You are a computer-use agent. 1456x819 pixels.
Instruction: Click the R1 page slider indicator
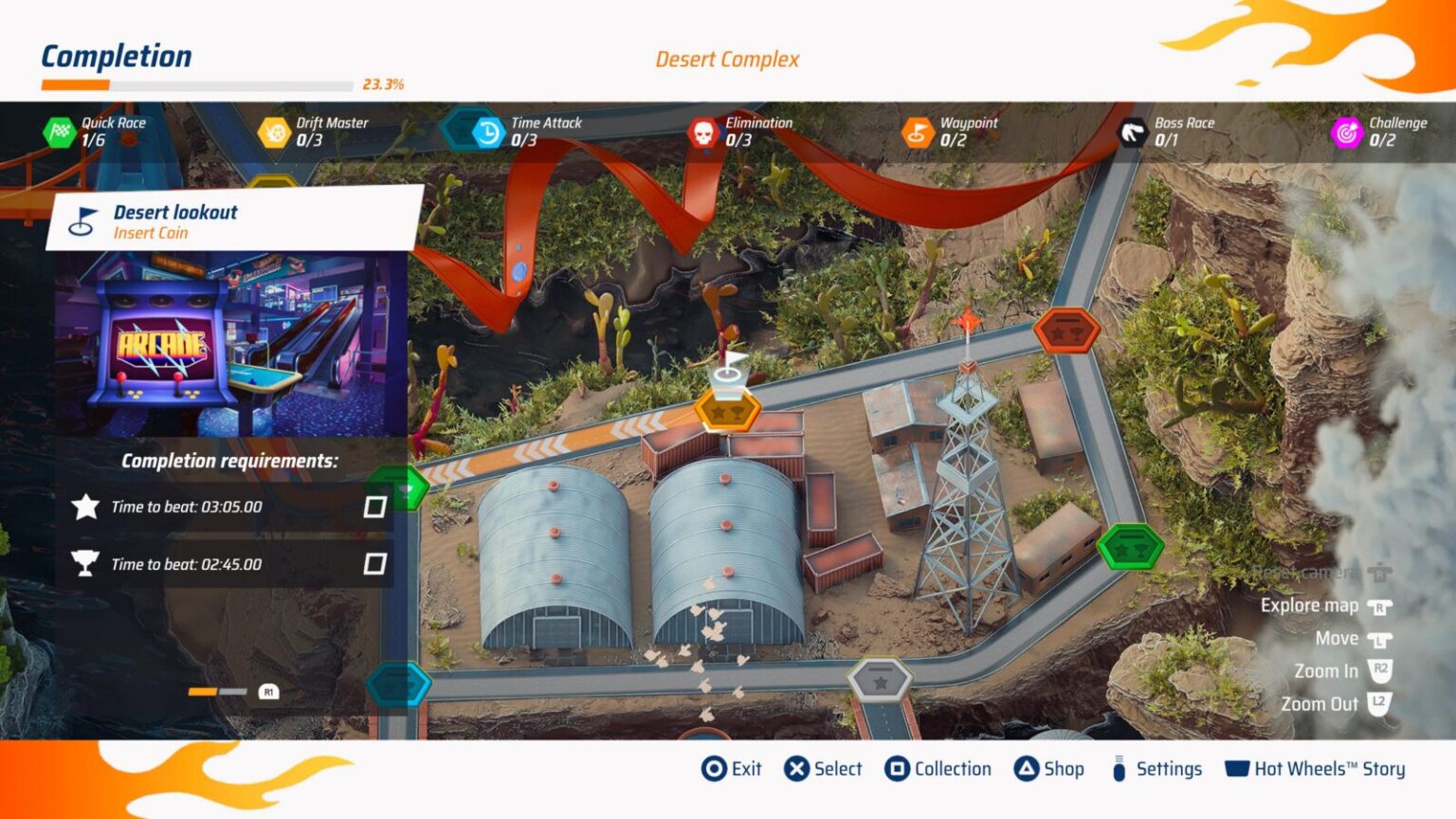point(268,693)
